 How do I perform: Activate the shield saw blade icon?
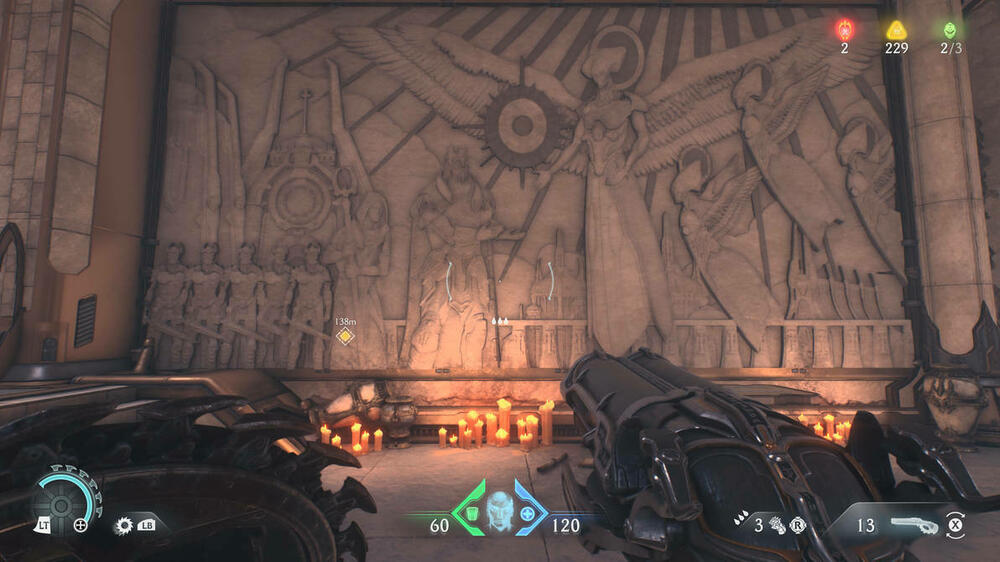(x=125, y=524)
